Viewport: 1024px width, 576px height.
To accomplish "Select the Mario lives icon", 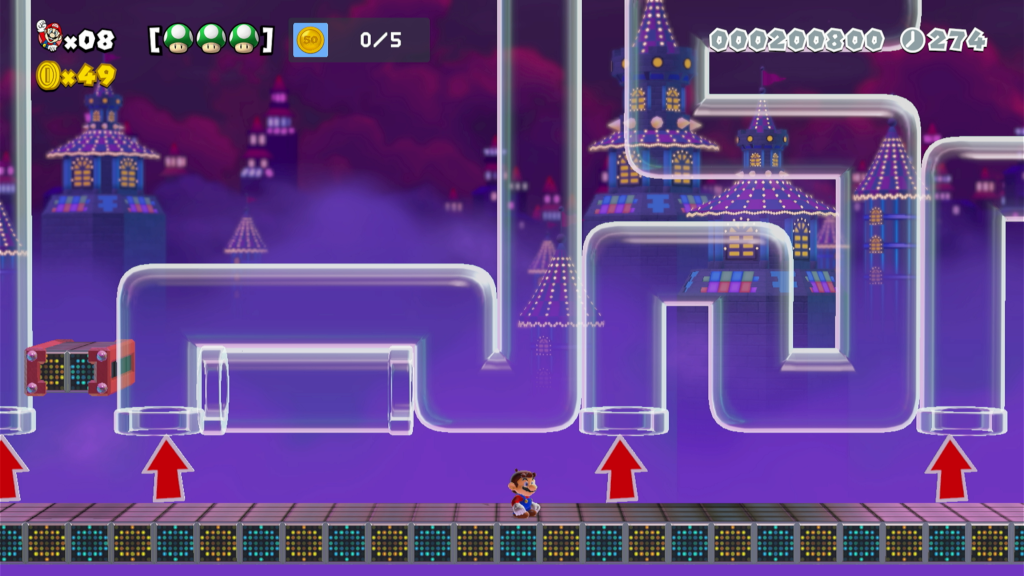I will pyautogui.click(x=48, y=36).
